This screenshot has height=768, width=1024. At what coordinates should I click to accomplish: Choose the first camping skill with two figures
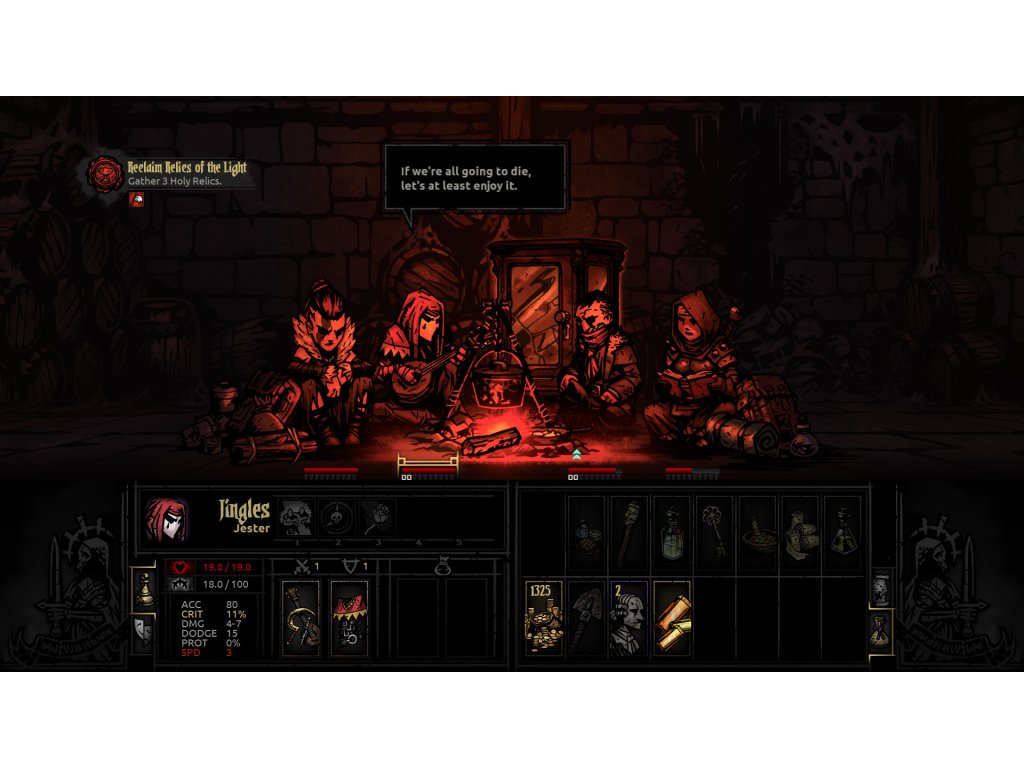[297, 518]
